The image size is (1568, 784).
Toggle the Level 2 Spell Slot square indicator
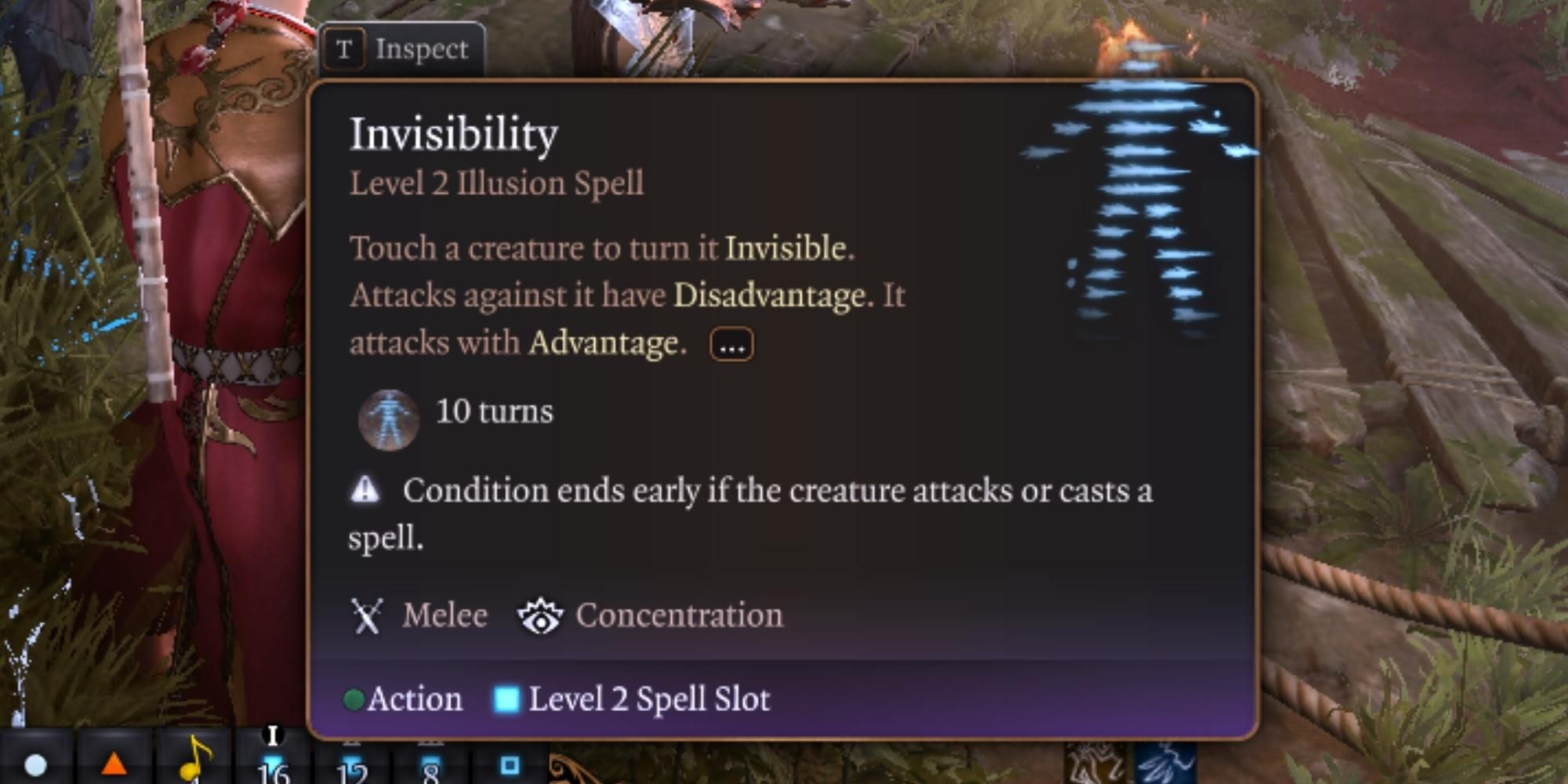tap(506, 699)
